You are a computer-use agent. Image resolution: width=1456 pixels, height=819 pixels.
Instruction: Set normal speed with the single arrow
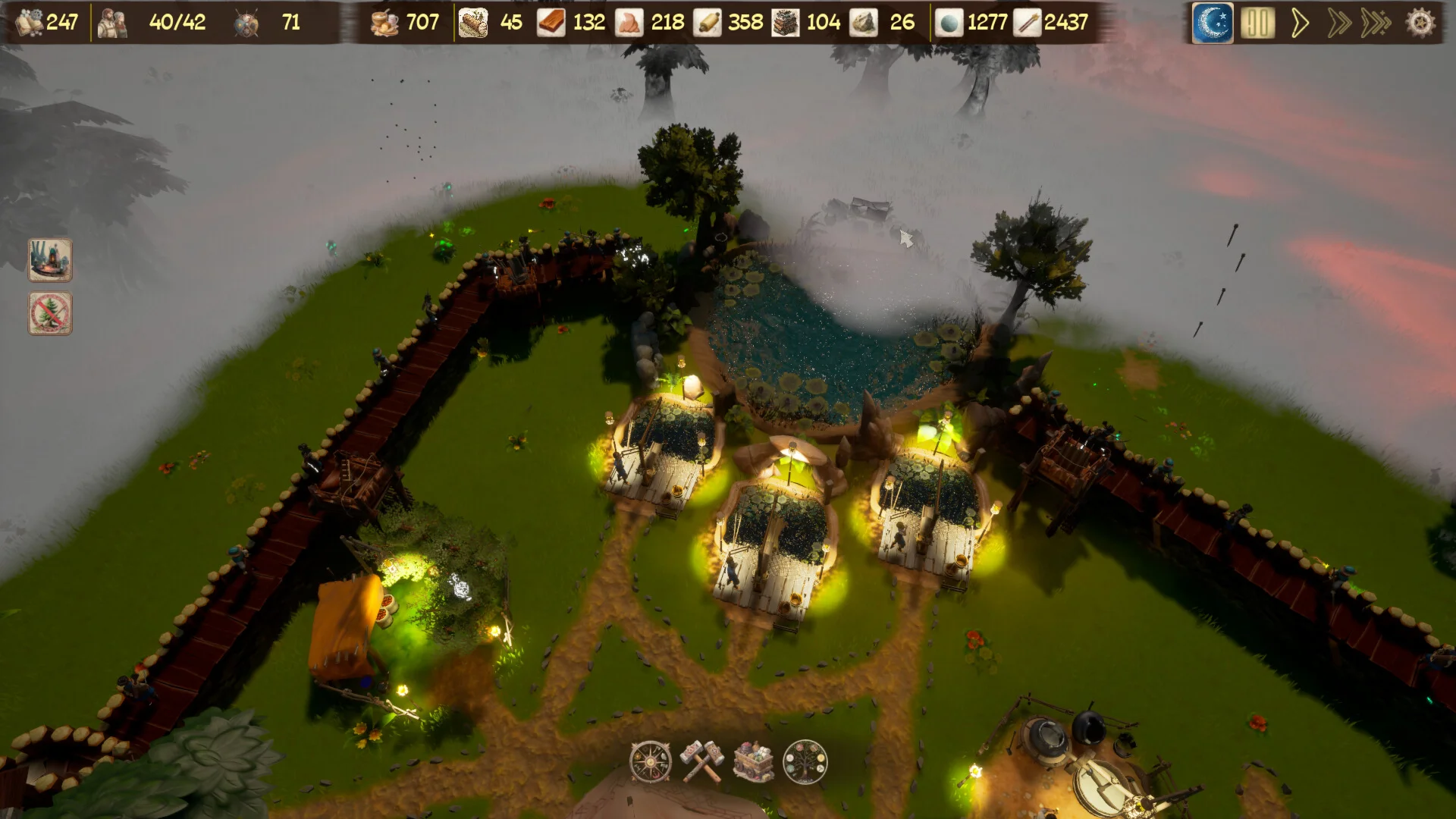(x=1300, y=23)
